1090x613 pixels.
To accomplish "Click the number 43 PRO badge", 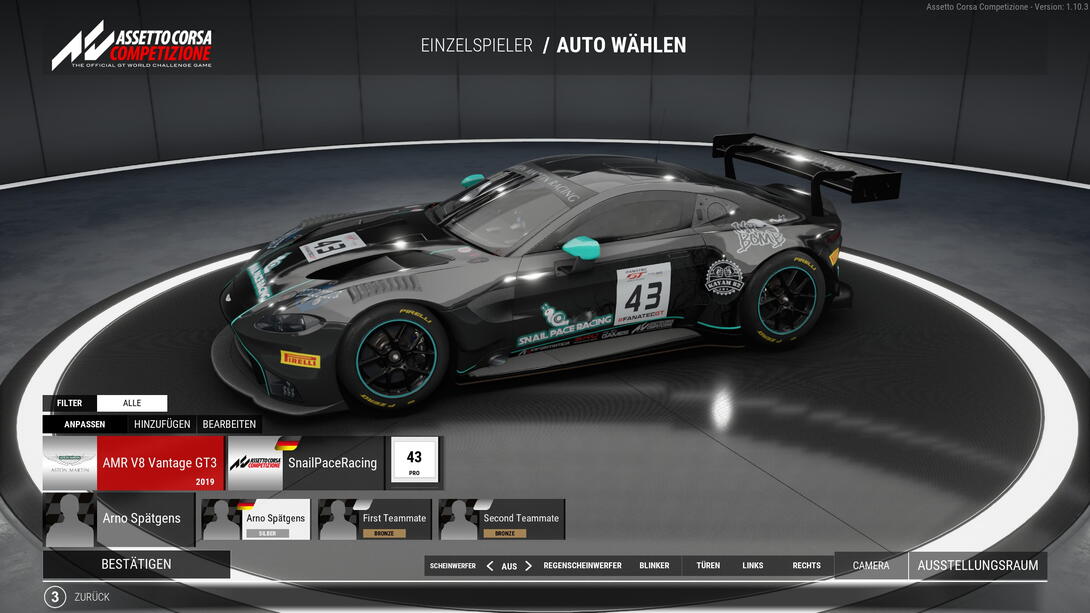I will 414,462.
